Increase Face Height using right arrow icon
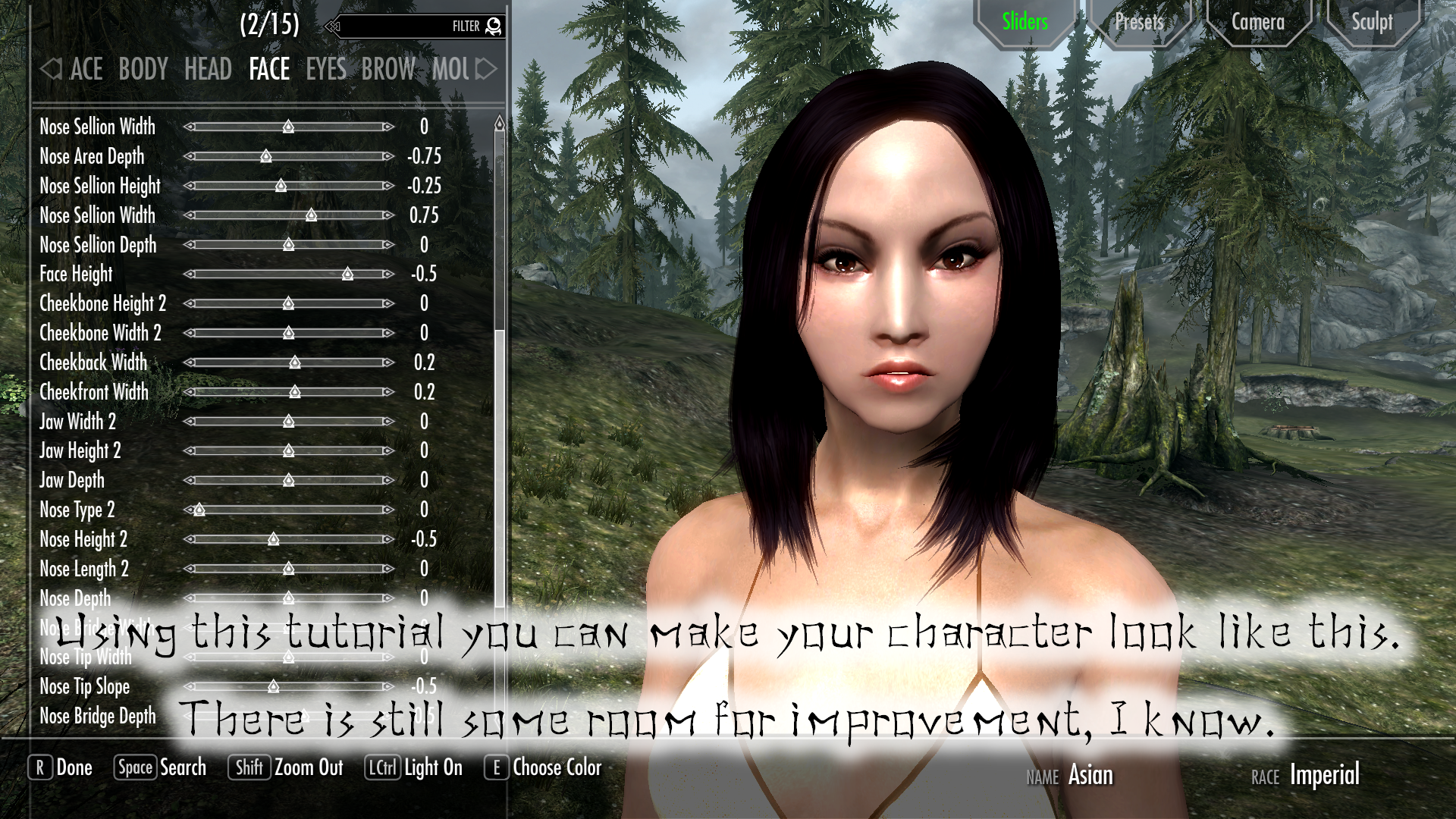This screenshot has width=1456, height=819. click(x=387, y=275)
